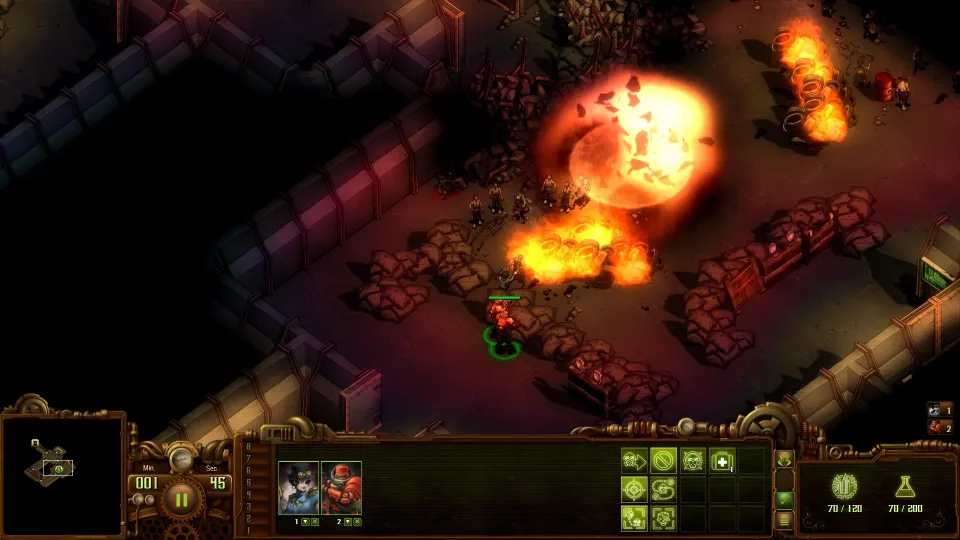Choose the crosshair target command

(x=634, y=489)
